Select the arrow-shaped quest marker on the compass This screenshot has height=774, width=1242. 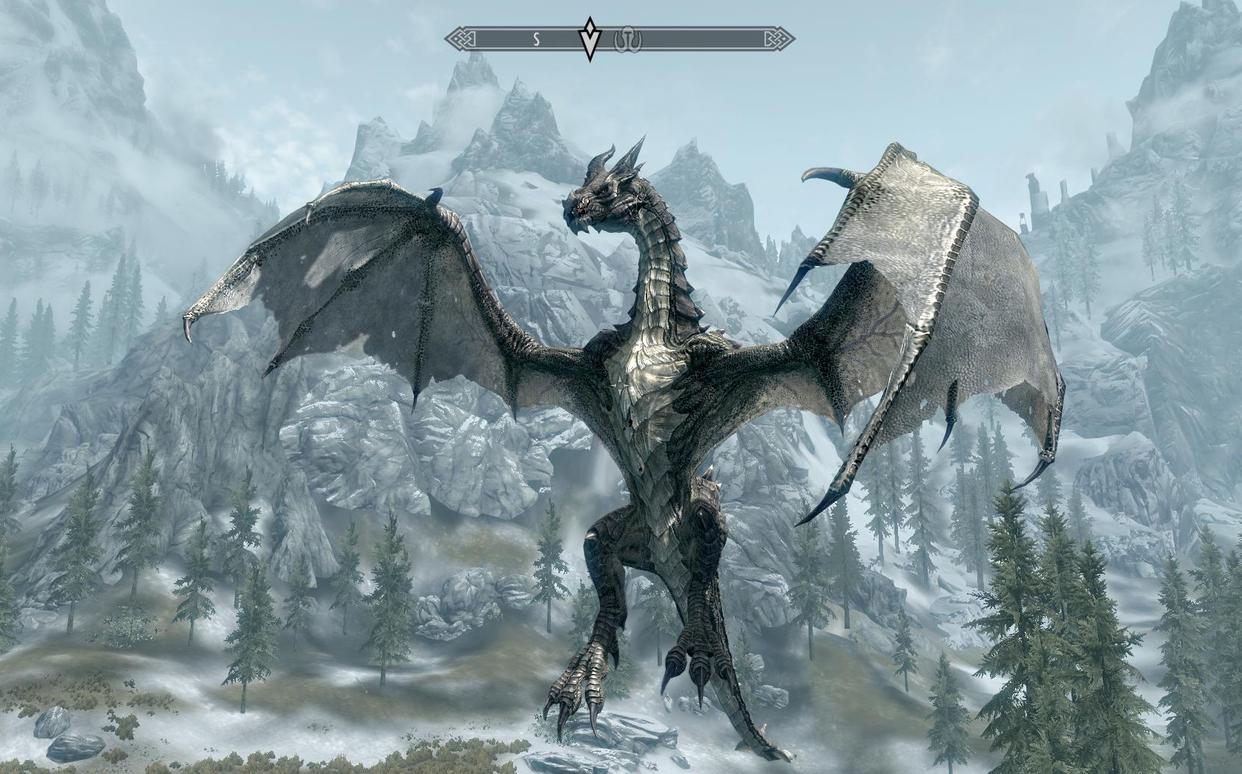[590, 39]
